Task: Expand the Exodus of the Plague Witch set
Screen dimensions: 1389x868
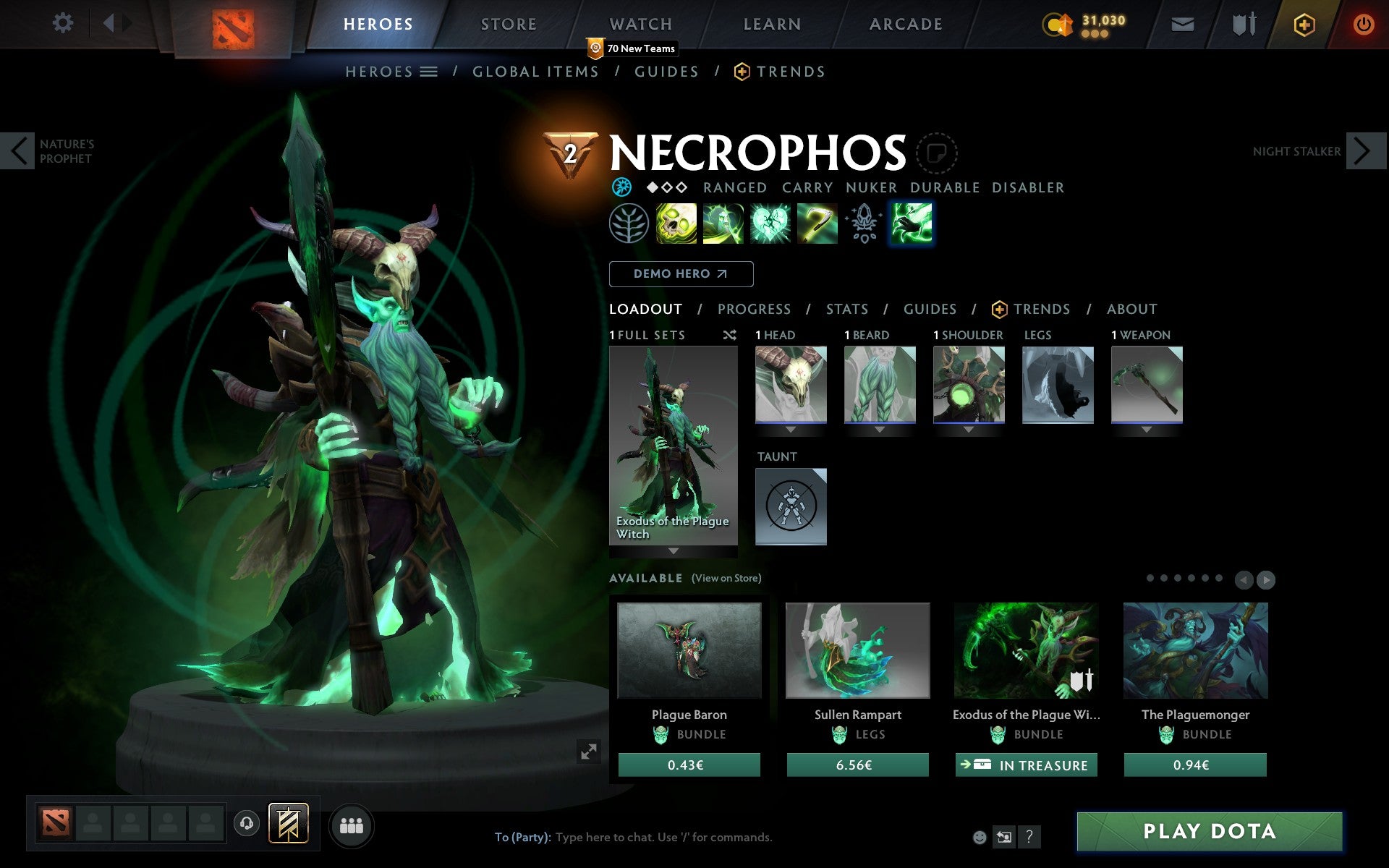Action: point(673,550)
